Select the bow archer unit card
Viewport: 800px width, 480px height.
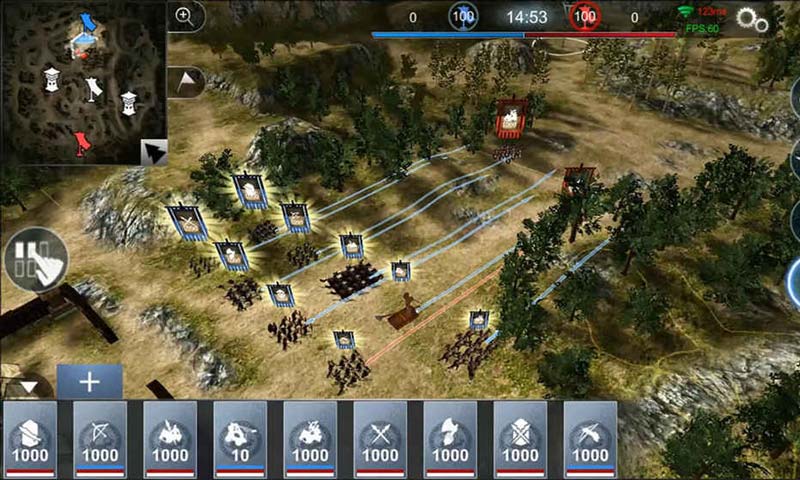pos(100,440)
